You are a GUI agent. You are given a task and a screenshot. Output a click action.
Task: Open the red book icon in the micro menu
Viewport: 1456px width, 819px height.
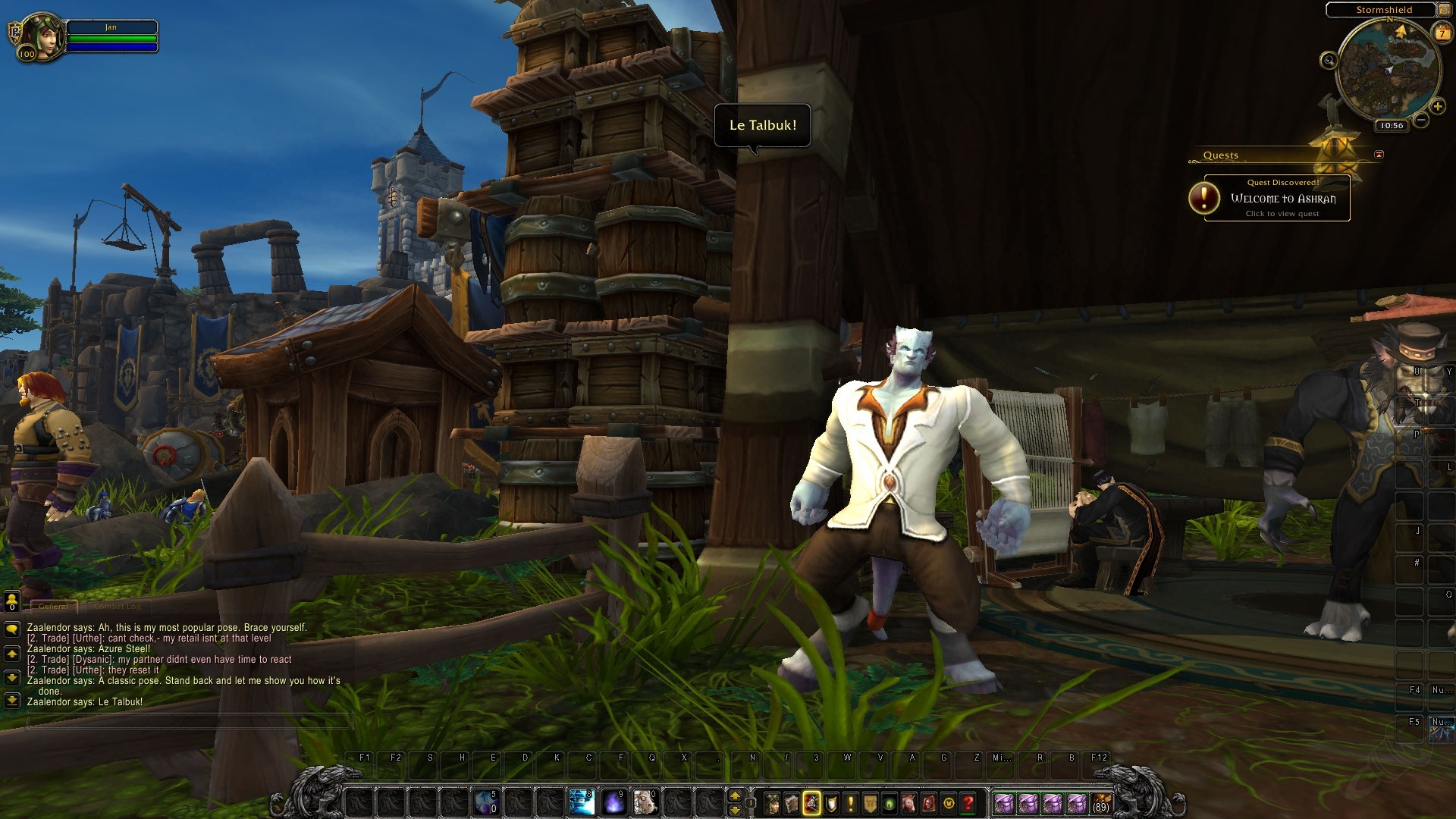pos(929,802)
